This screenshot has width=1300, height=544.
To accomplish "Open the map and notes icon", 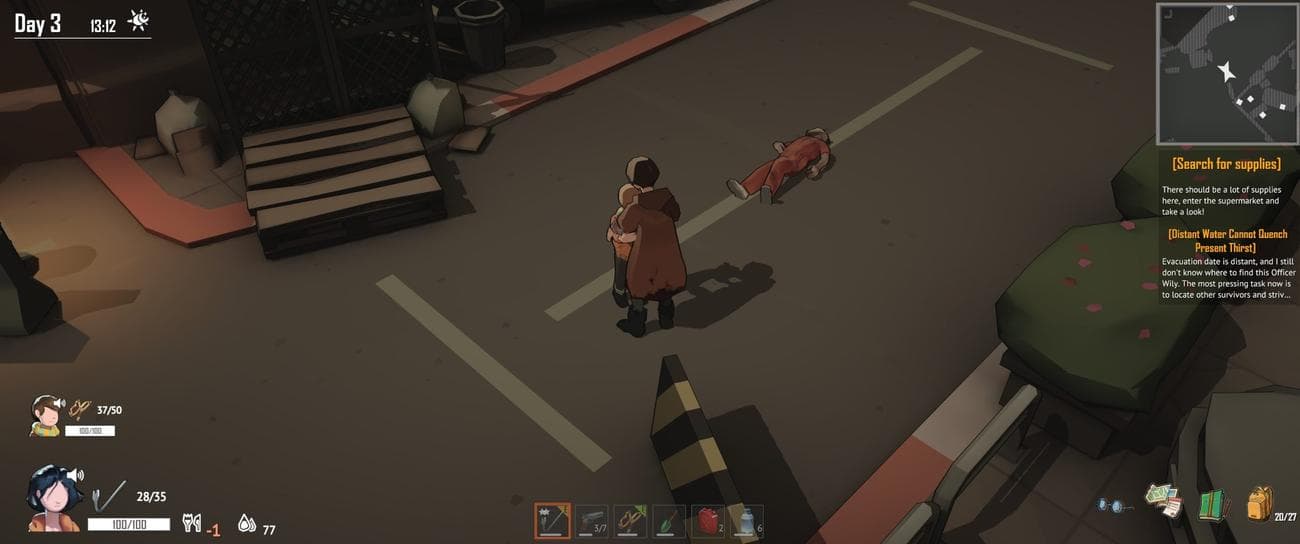I will click(x=1162, y=498).
